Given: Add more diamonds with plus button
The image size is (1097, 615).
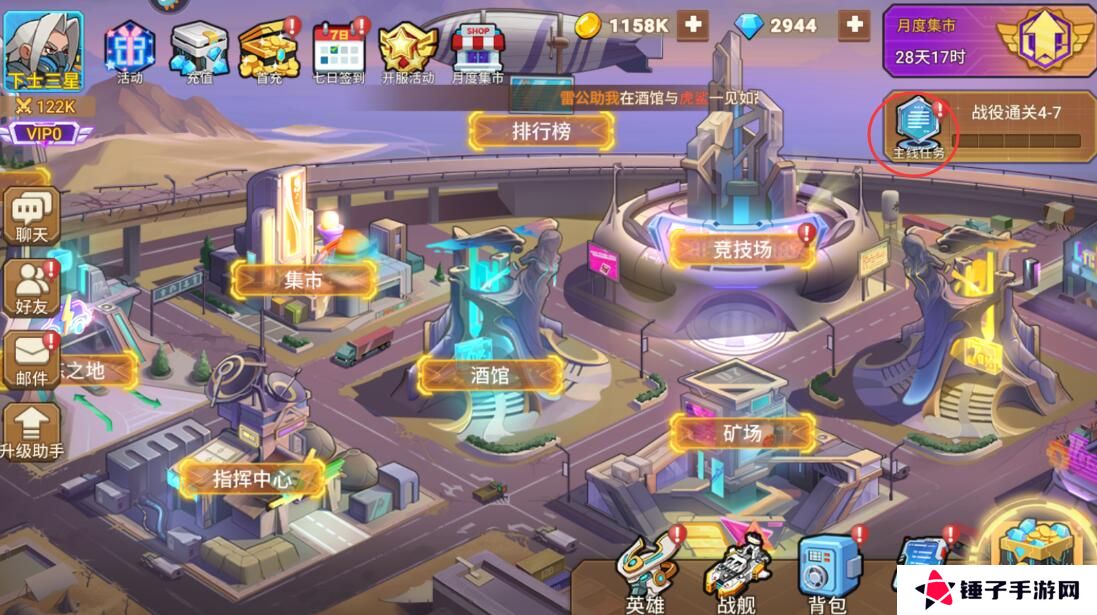Looking at the screenshot, I should tap(853, 25).
